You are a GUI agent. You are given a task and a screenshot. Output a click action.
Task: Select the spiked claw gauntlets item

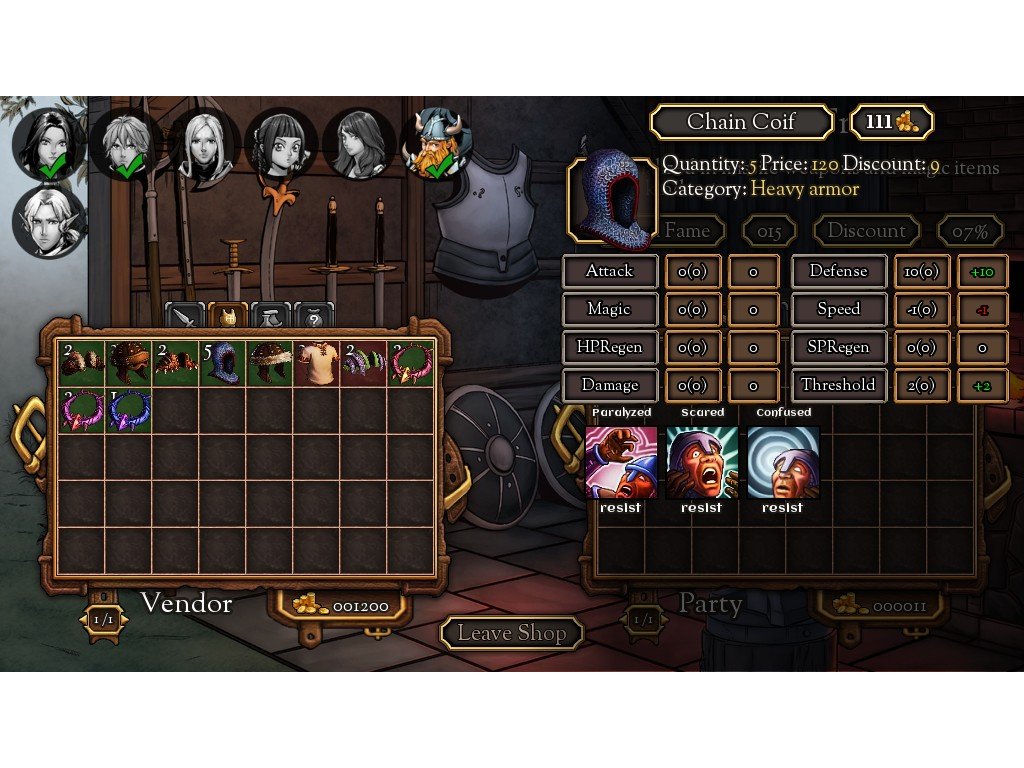[x=176, y=362]
